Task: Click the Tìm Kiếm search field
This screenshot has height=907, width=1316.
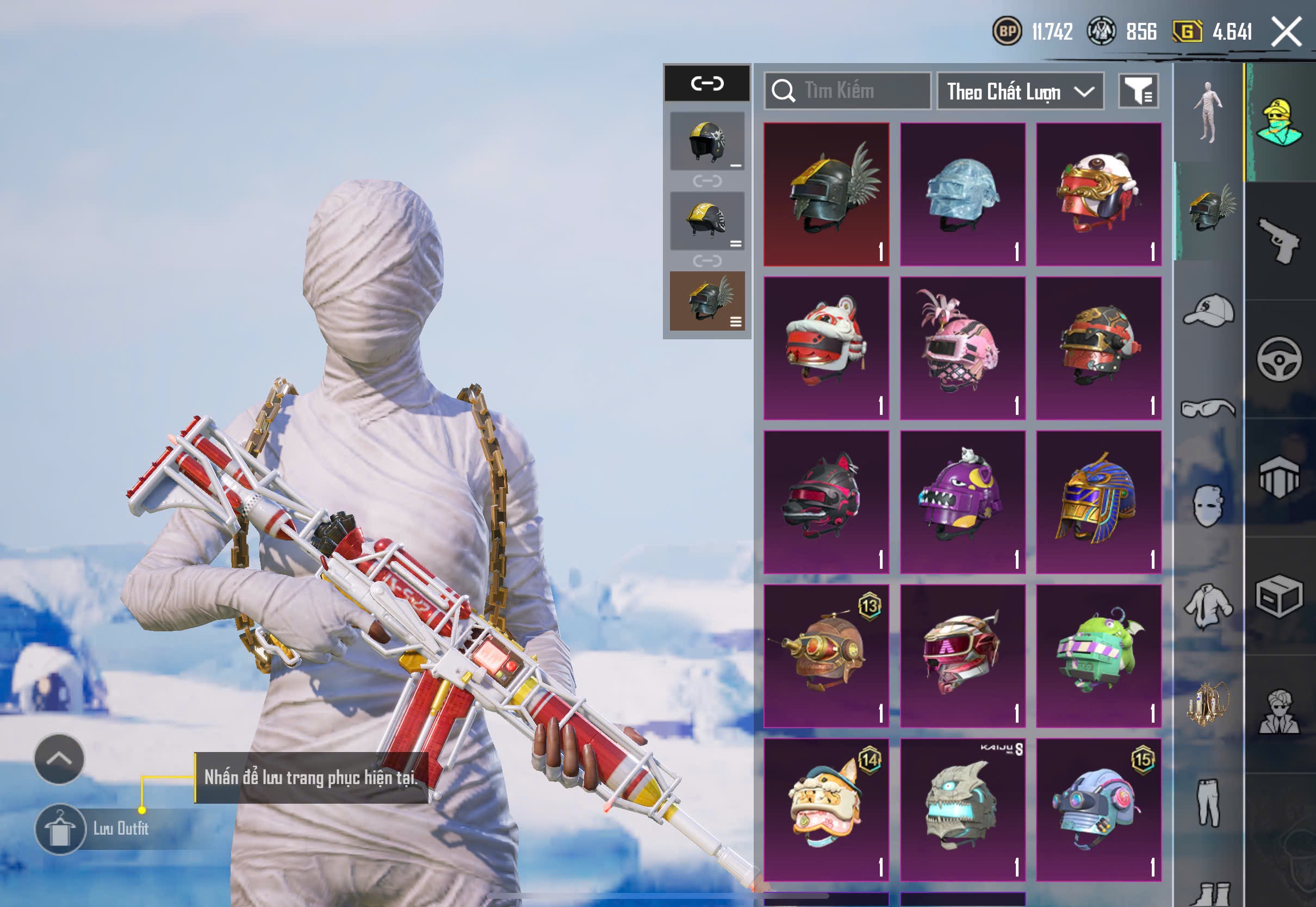Action: [x=848, y=91]
